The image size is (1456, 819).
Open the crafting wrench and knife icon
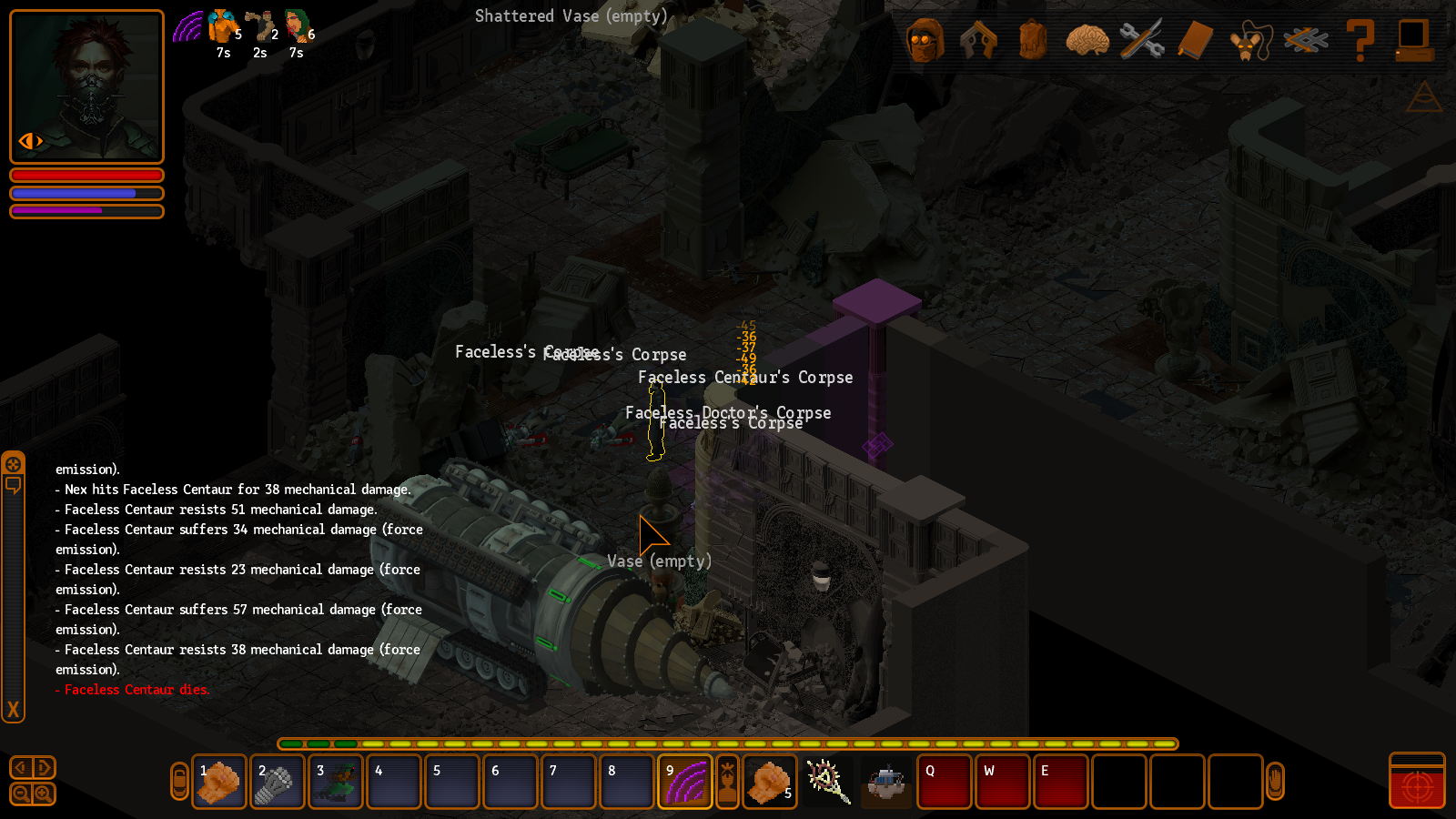click(1141, 41)
